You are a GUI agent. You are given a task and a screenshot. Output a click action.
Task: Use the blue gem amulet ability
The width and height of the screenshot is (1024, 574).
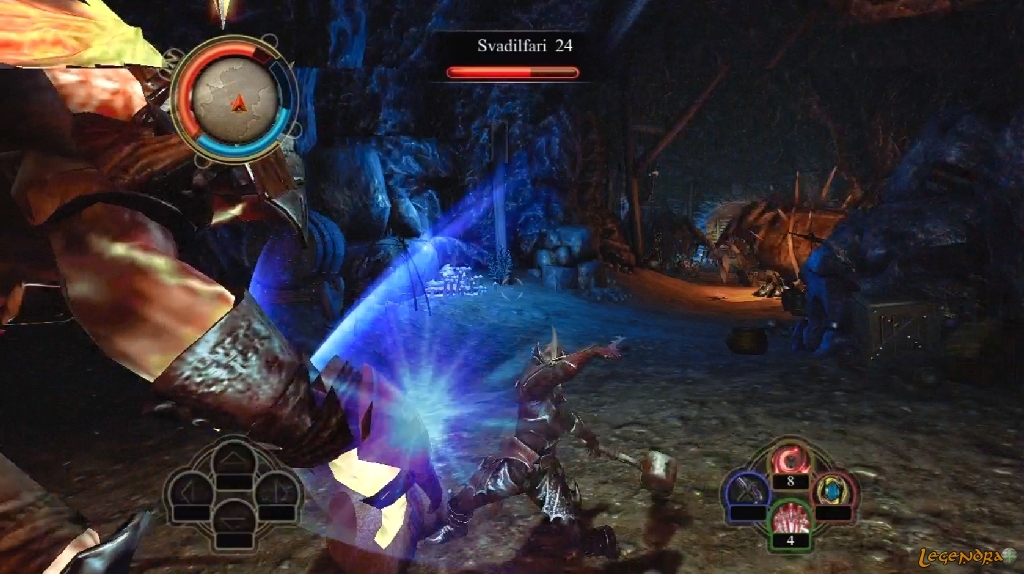click(x=833, y=490)
